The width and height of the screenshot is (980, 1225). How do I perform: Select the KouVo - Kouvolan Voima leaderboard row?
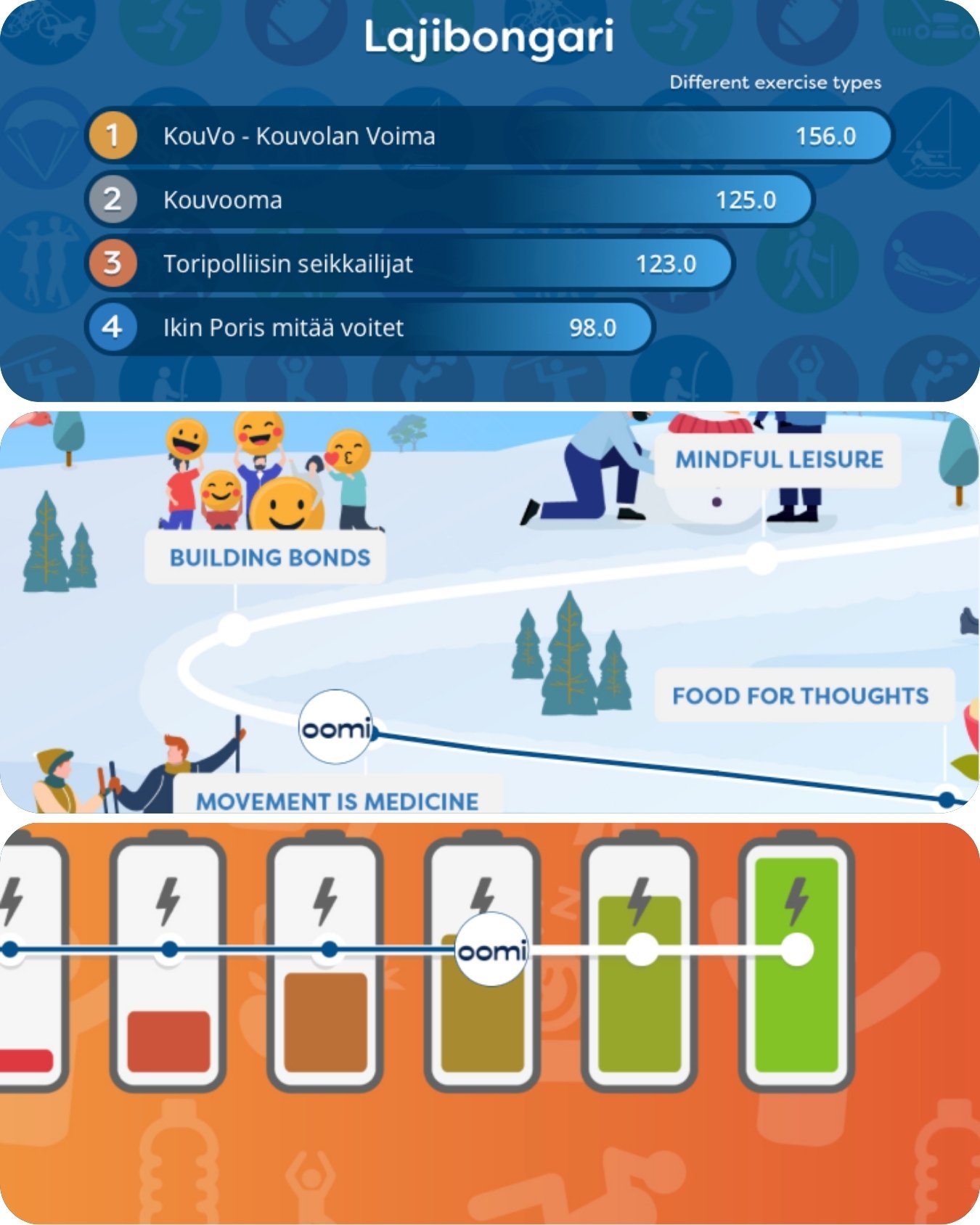[488, 136]
